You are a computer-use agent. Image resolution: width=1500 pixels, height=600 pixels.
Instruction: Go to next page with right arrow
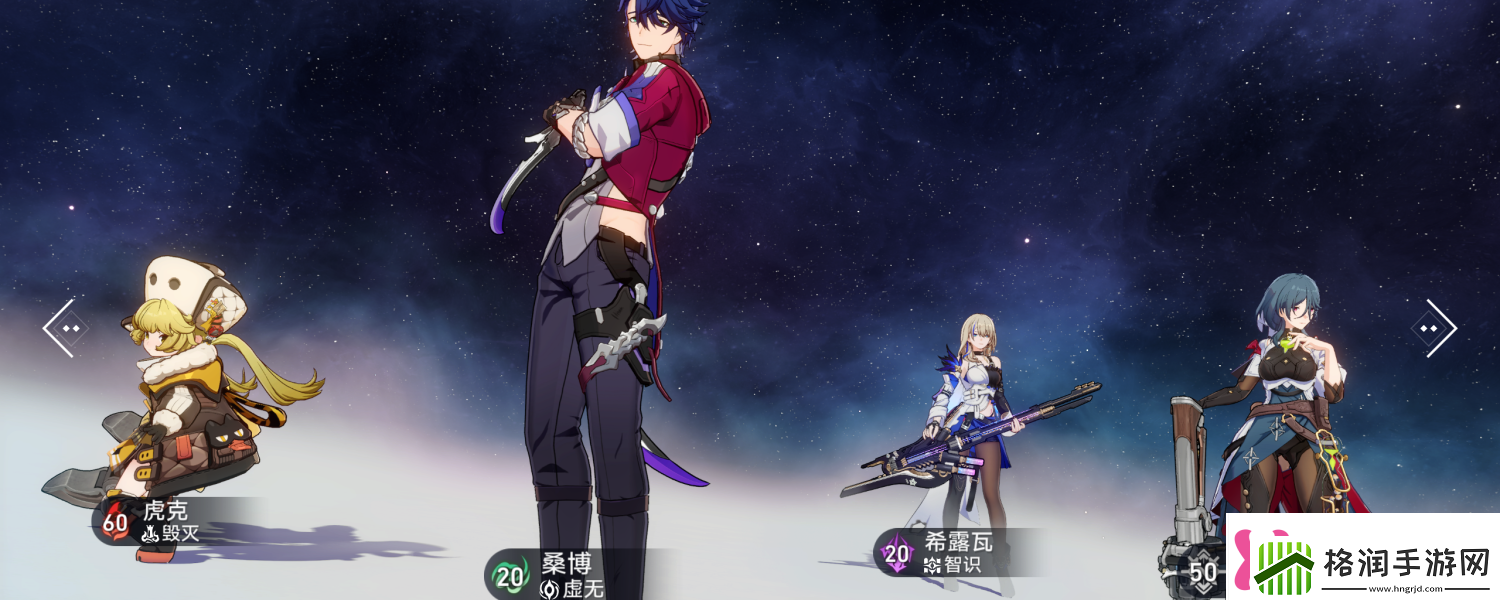[1432, 328]
